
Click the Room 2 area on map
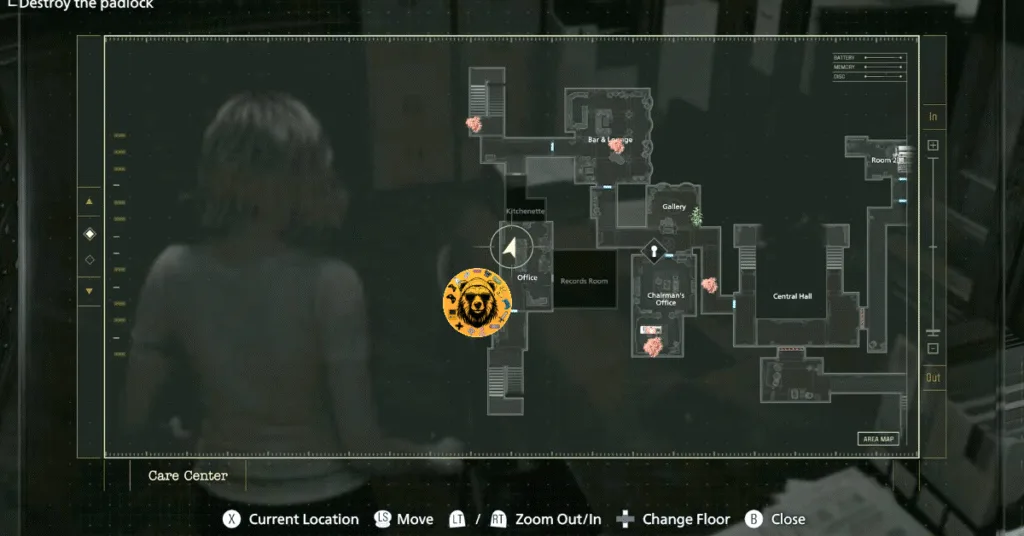tap(886, 160)
